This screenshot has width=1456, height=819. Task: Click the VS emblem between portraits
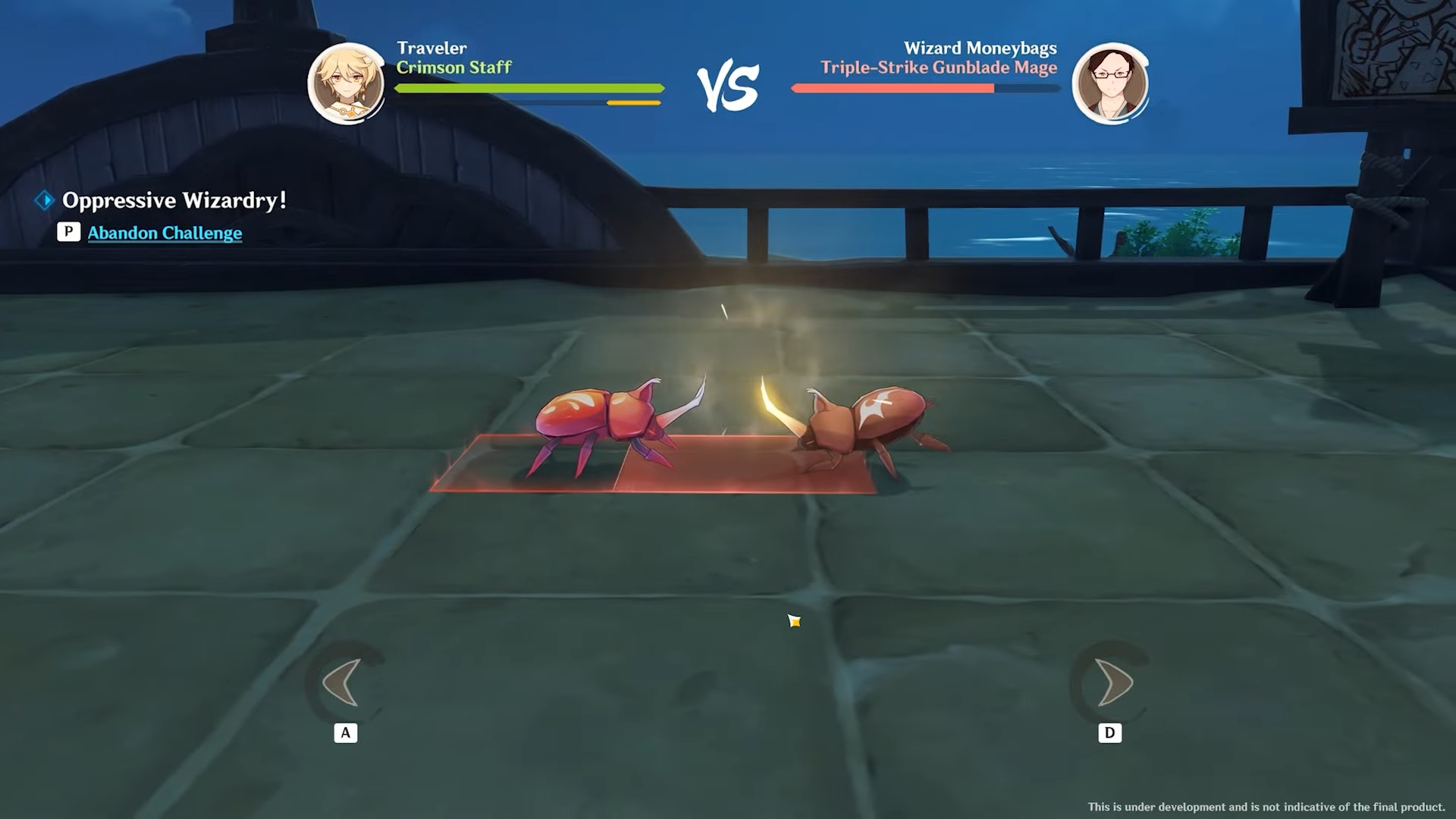pos(730,83)
